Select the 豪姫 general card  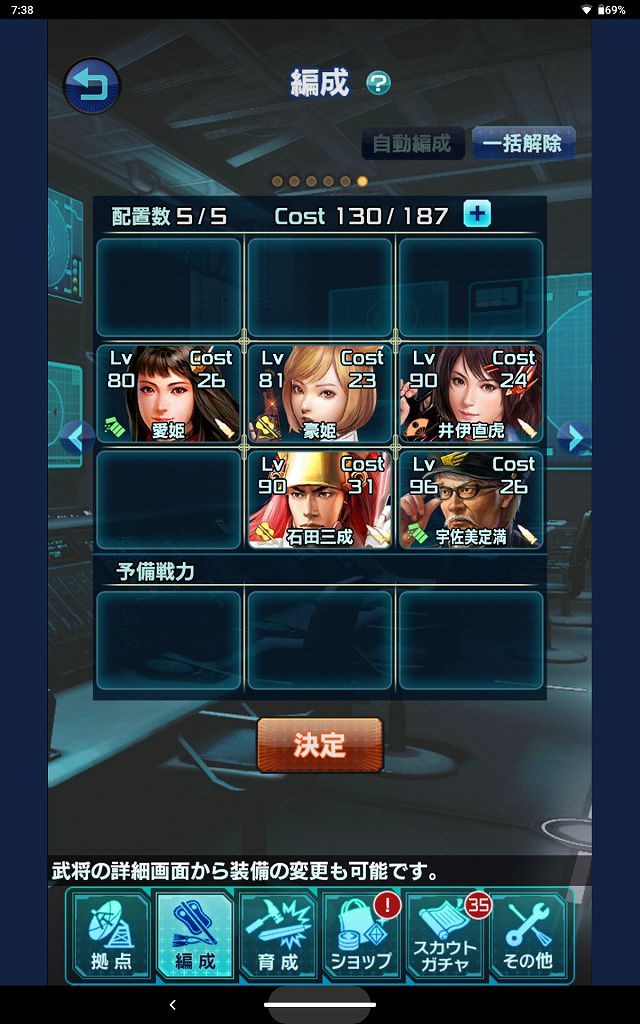(319, 394)
